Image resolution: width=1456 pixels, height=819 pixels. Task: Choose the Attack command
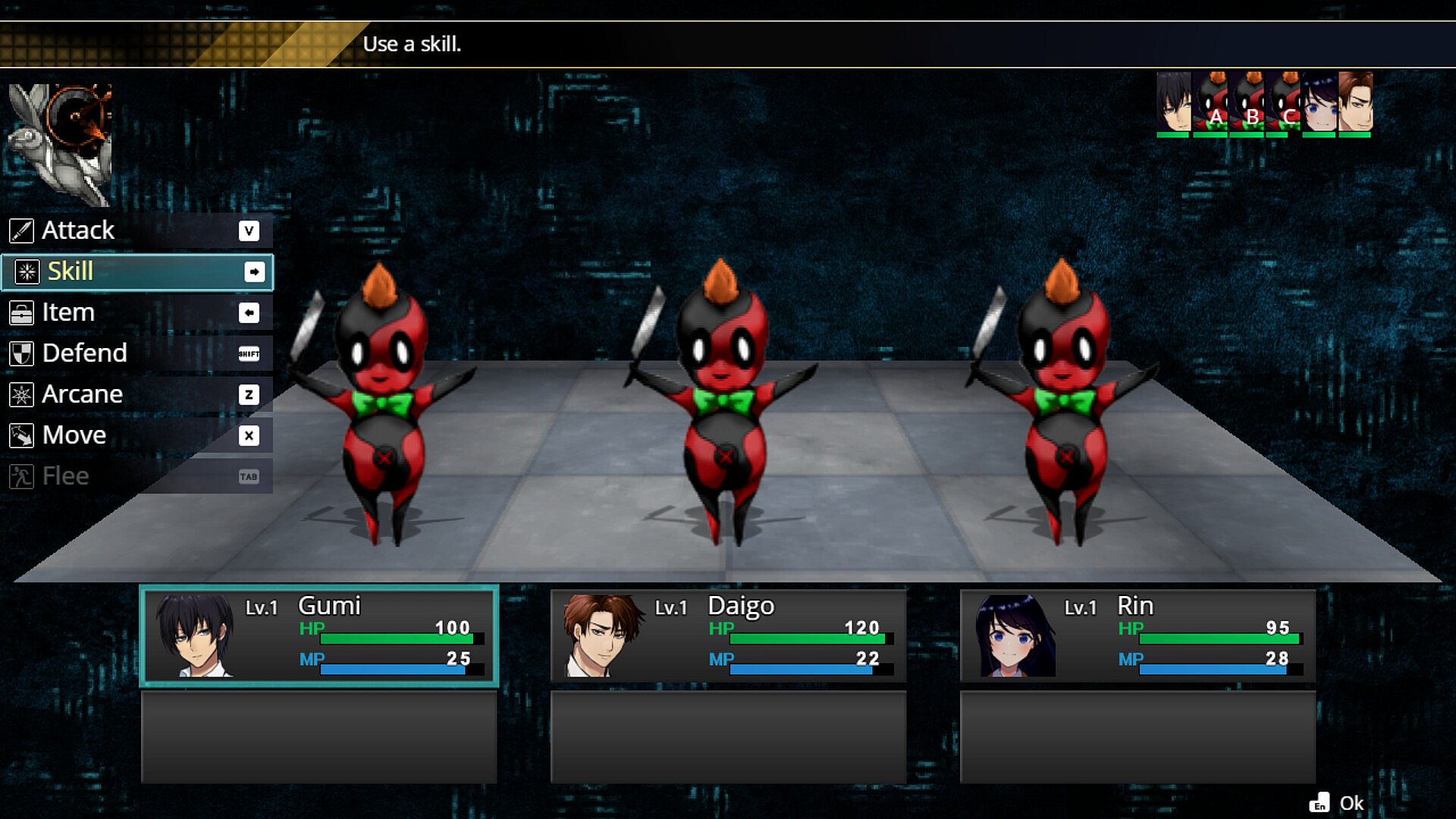136,231
